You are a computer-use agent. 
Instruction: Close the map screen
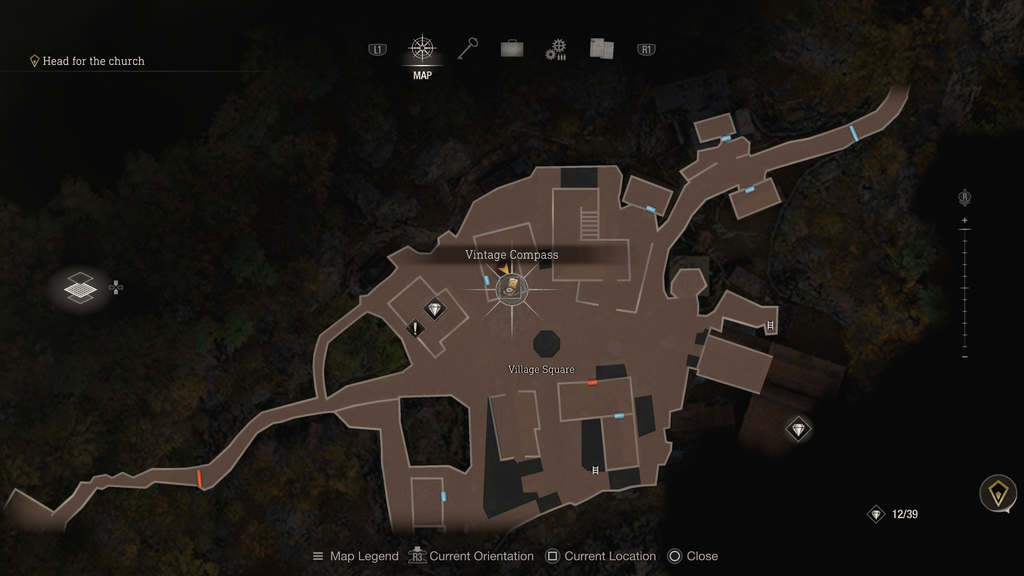coord(692,556)
